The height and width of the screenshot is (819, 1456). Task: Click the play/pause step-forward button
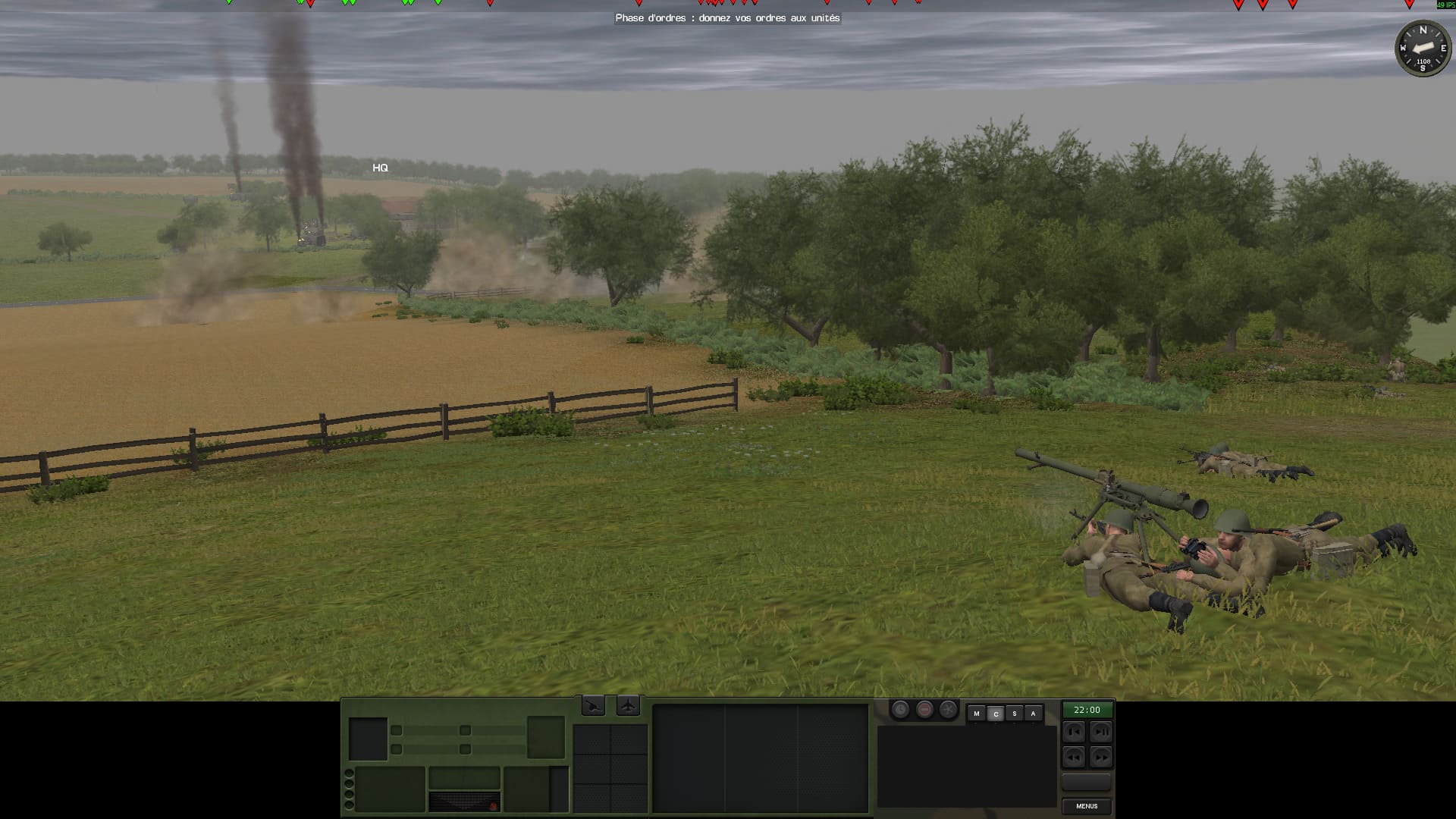(x=1100, y=732)
